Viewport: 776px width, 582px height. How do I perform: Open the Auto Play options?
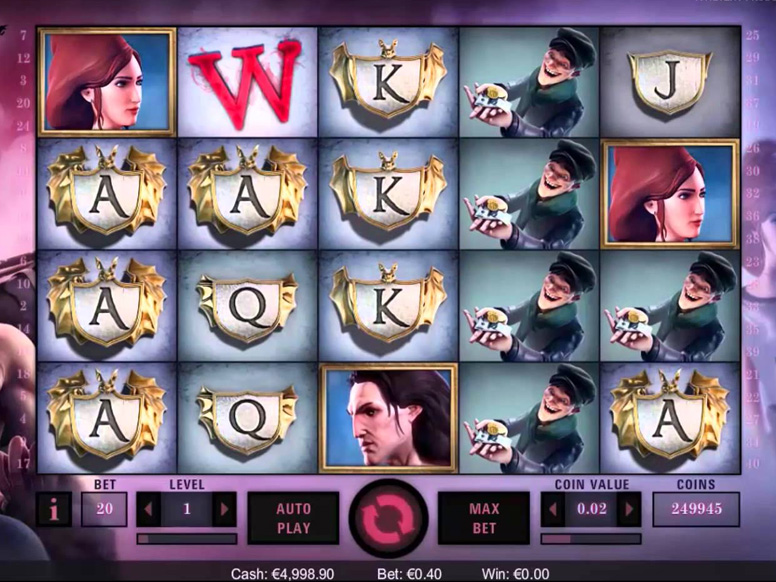[293, 518]
